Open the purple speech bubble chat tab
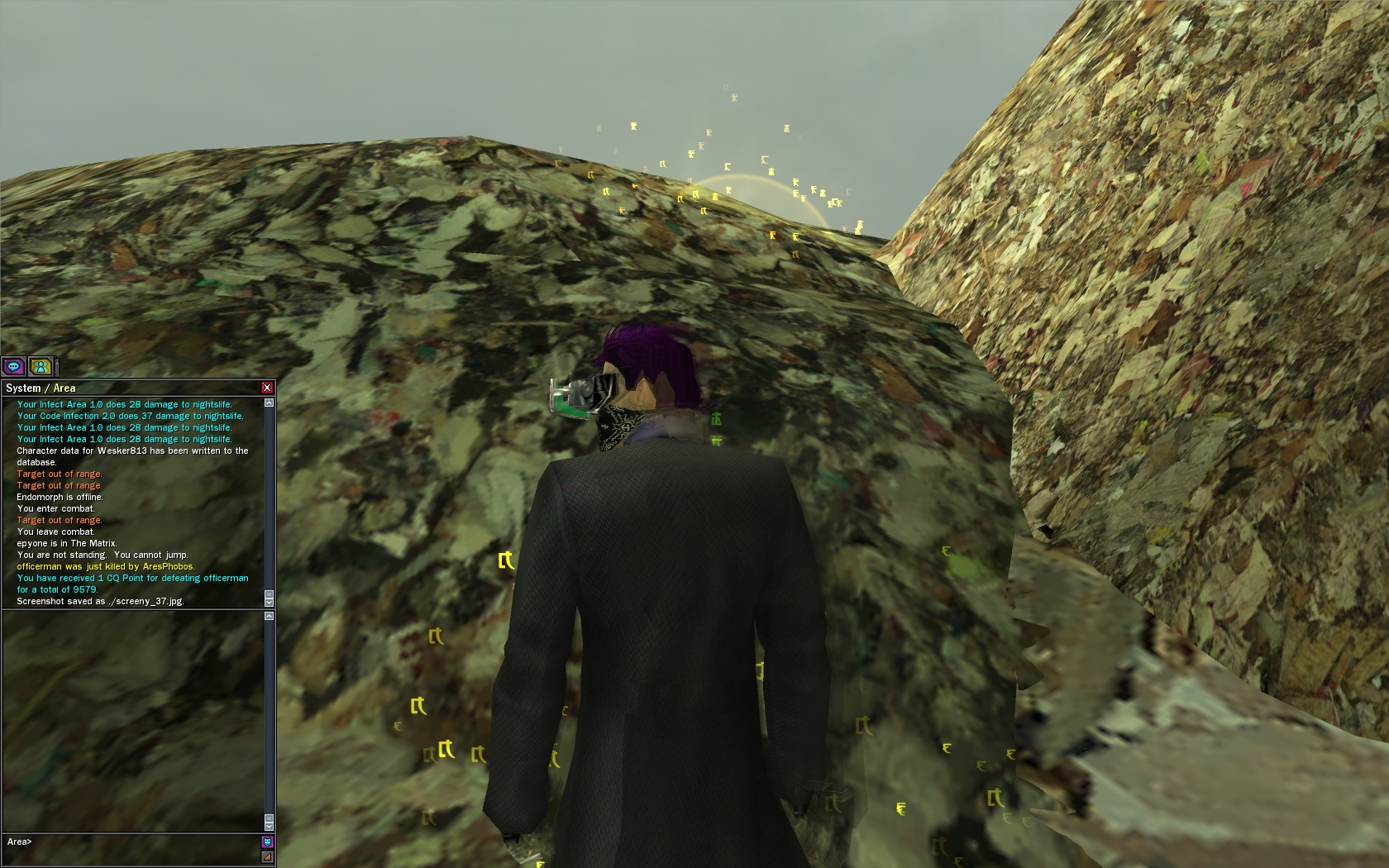Viewport: 1389px width, 868px height. click(x=14, y=366)
